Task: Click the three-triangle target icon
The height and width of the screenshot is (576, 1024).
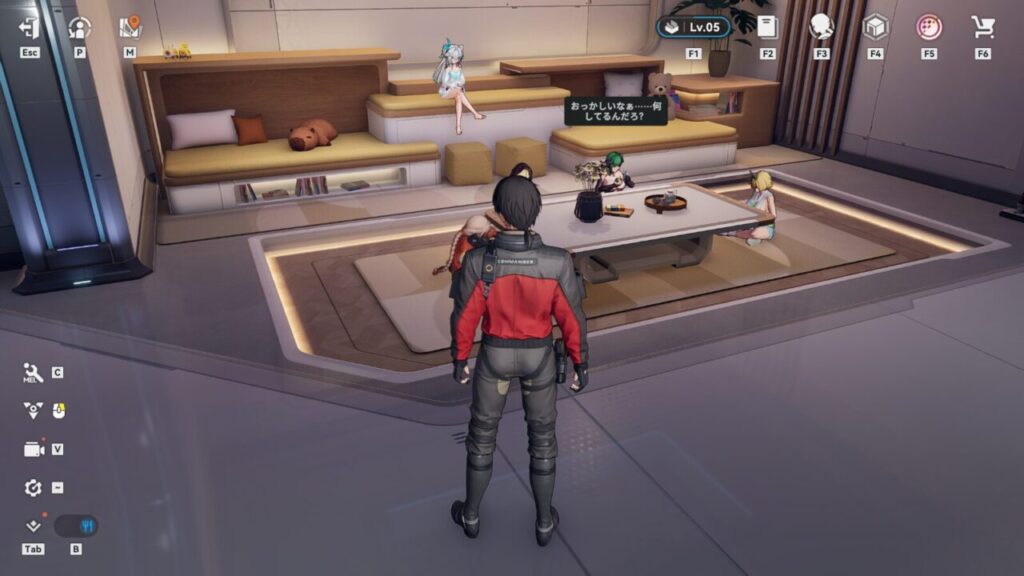Action: pyautogui.click(x=33, y=410)
